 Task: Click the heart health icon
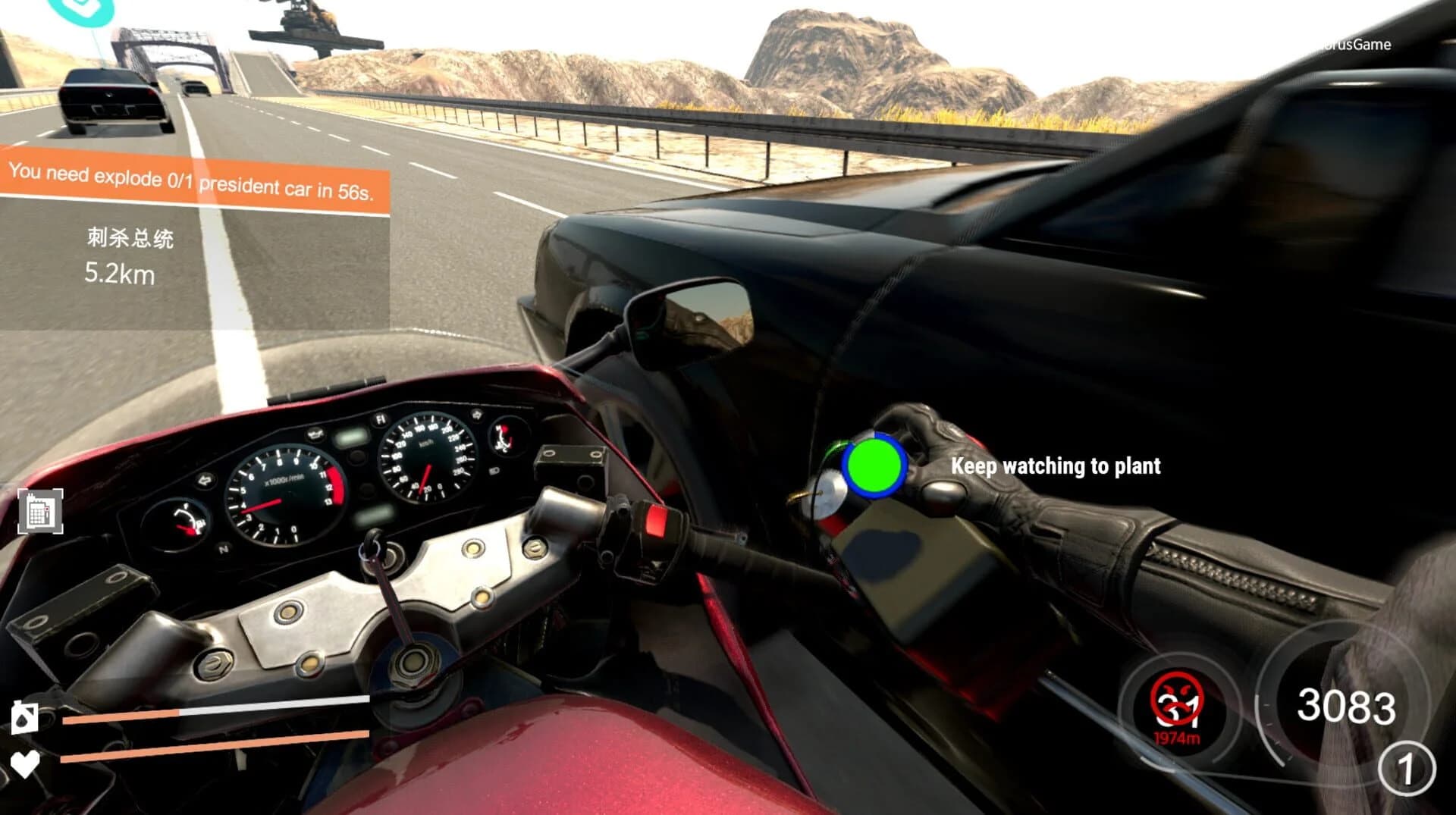25,764
